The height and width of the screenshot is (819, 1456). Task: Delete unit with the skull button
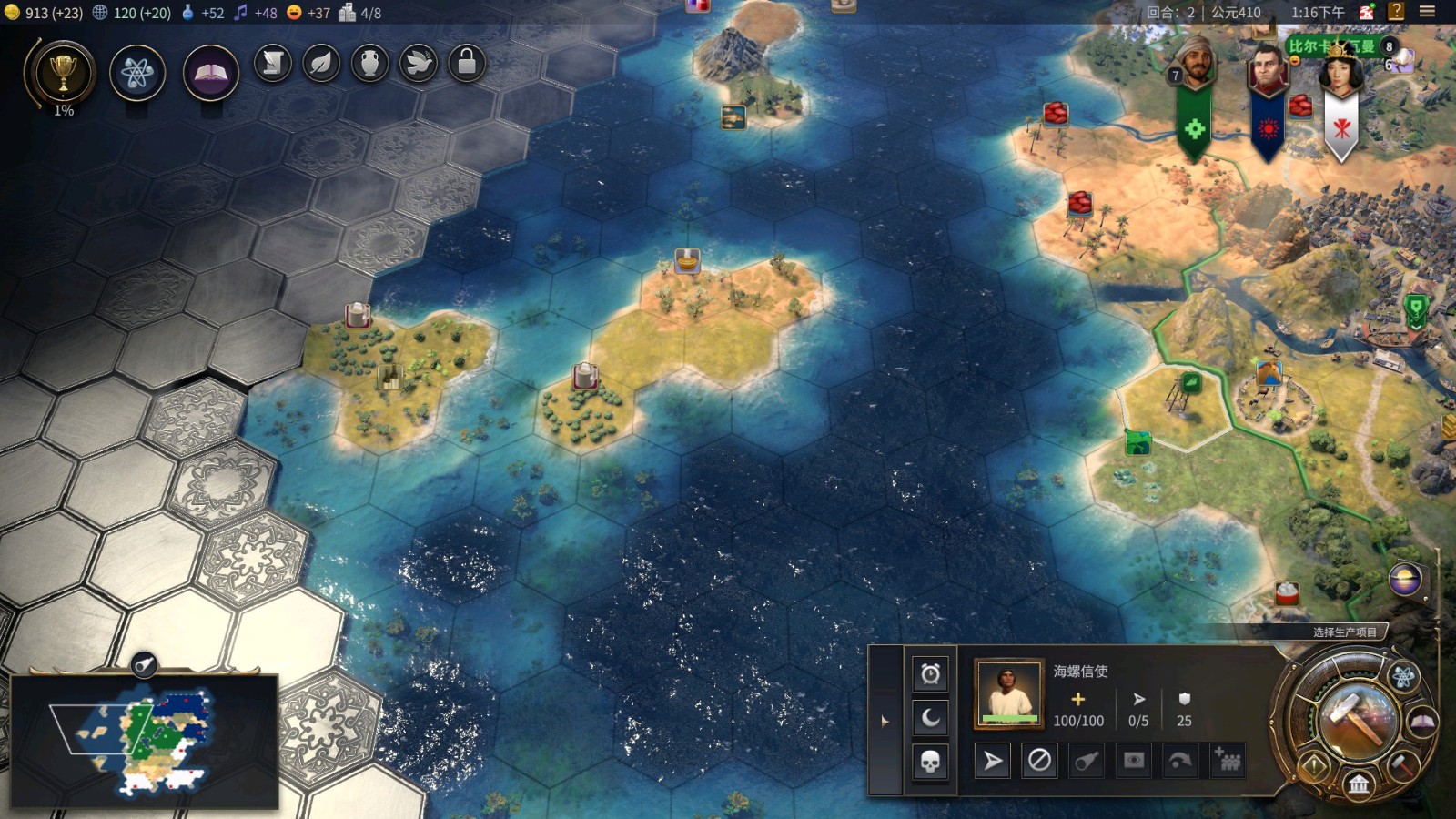(930, 762)
